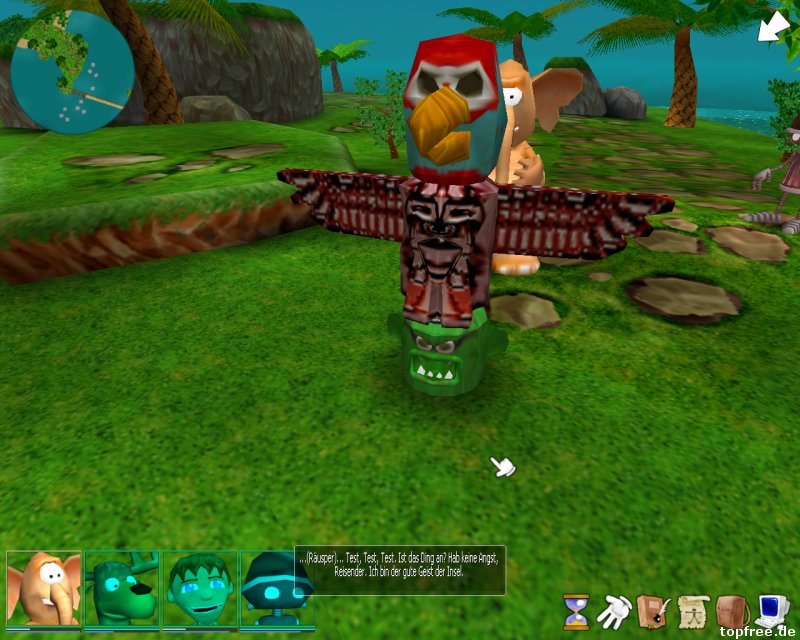Select the orange elephant character portrait

(x=44, y=589)
